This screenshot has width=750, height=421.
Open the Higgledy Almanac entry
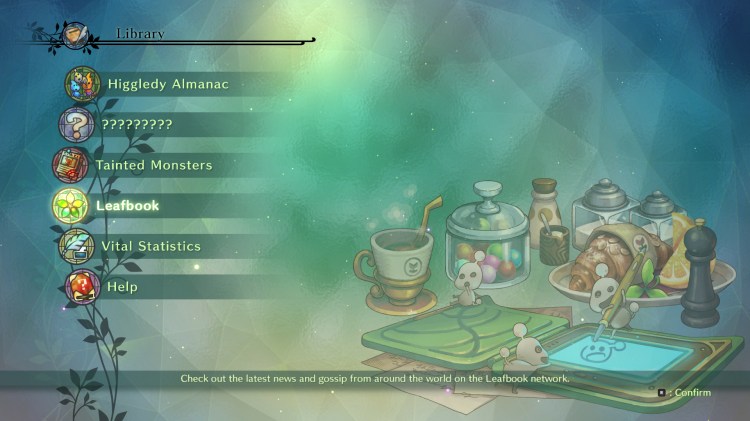(167, 84)
